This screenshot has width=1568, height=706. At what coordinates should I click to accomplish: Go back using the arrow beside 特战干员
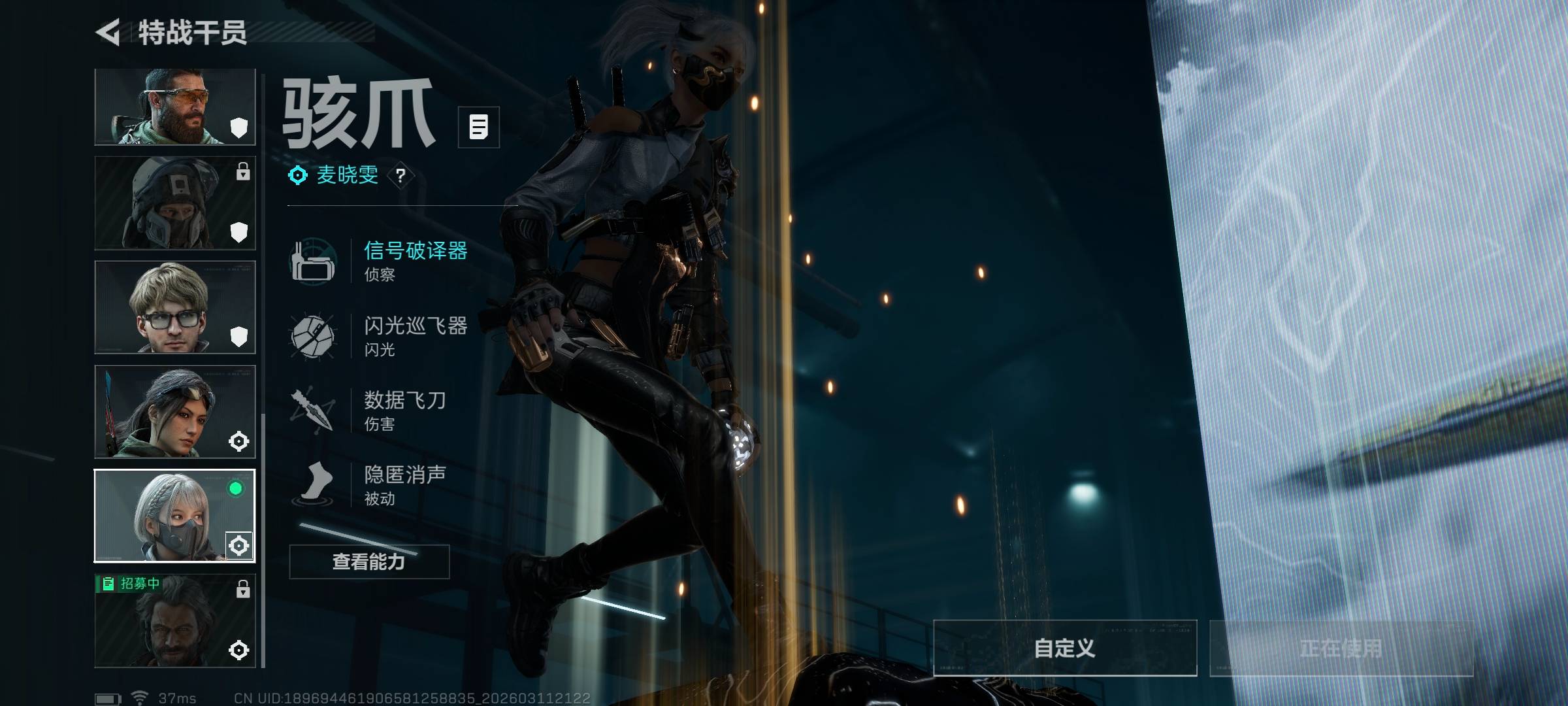tap(108, 33)
